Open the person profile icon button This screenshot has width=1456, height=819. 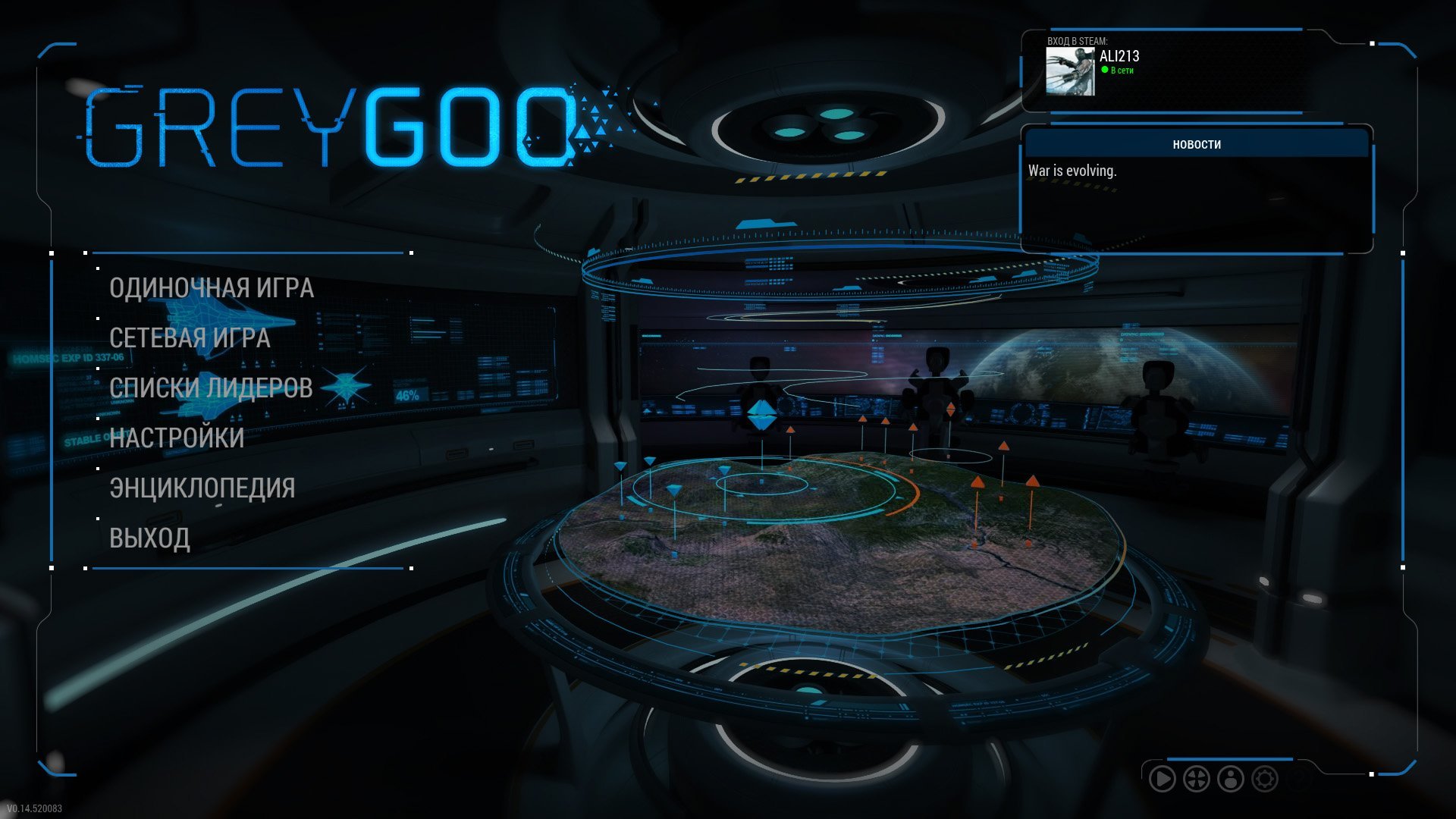pos(1231,779)
